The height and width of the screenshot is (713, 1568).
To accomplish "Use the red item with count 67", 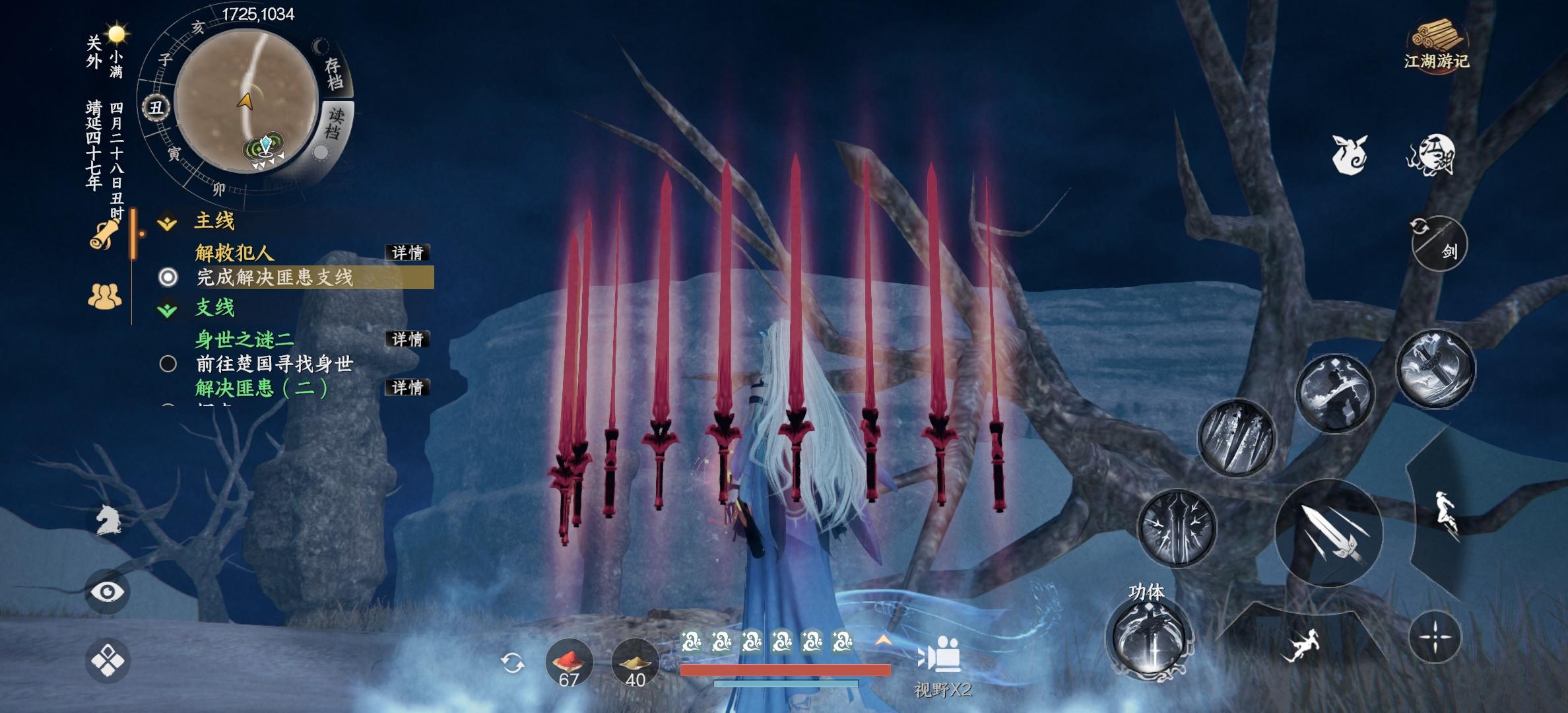I will pyautogui.click(x=569, y=662).
